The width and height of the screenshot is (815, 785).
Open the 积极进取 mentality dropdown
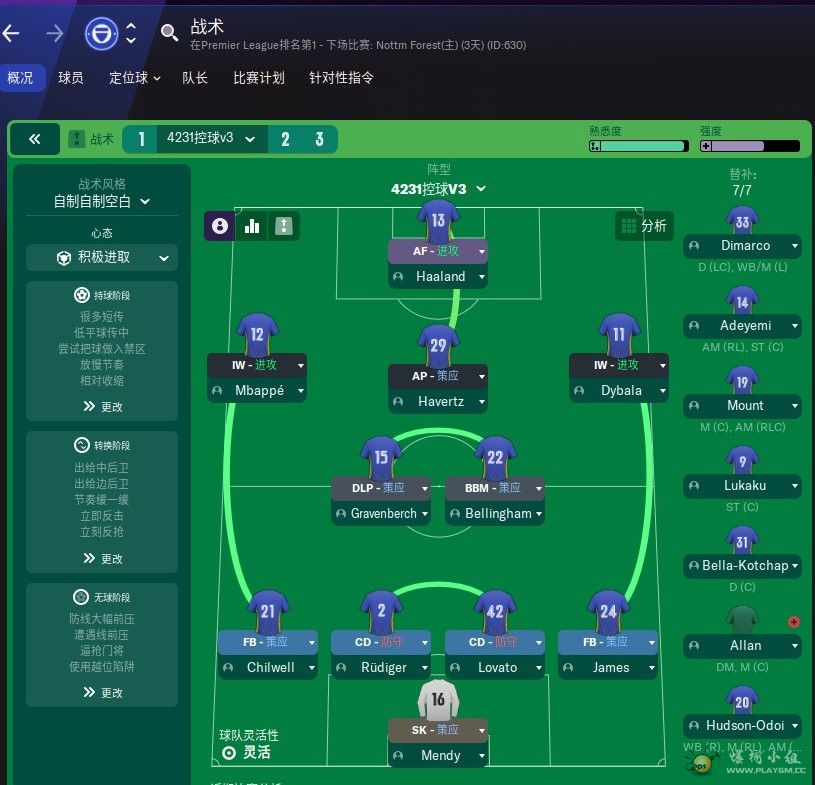click(102, 257)
